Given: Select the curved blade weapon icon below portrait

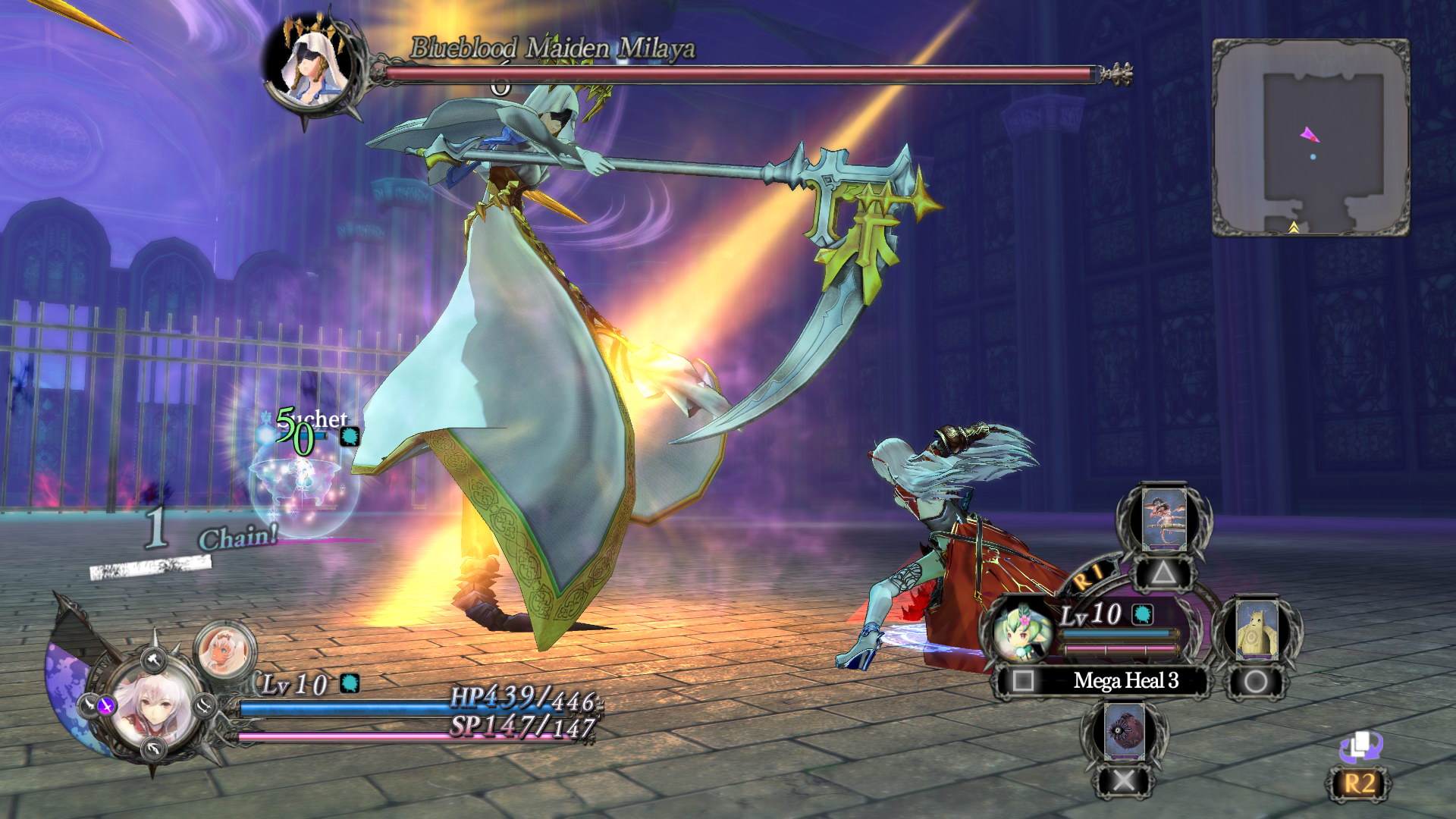Looking at the screenshot, I should click(x=154, y=750).
